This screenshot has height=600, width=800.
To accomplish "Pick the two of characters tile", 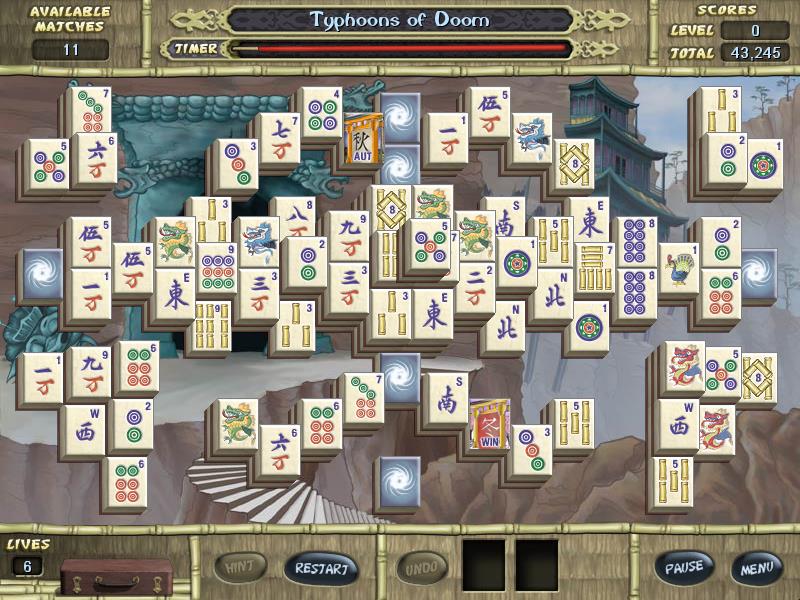I will point(475,287).
